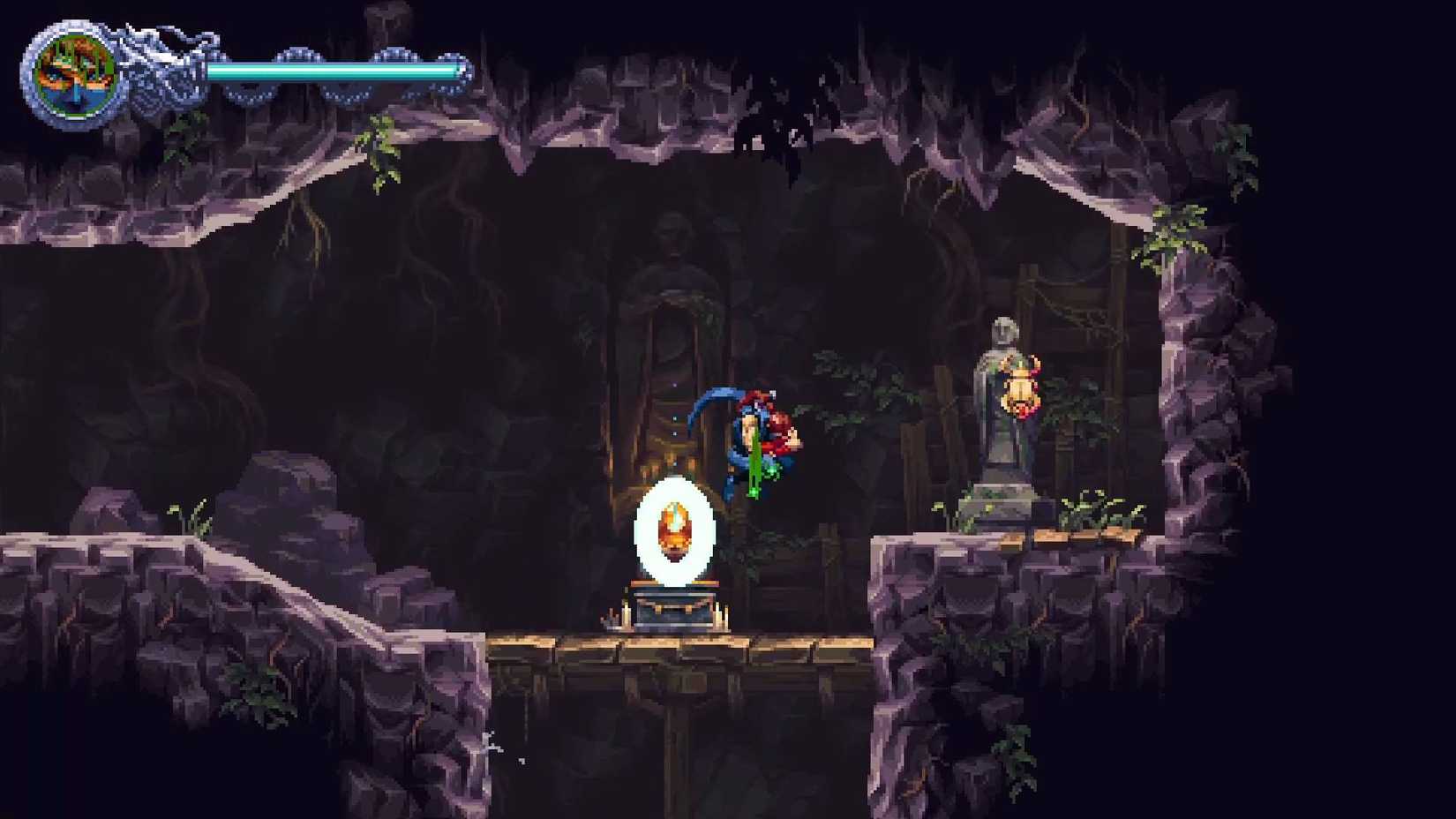Screen dimensions: 1456x819
Task: Select the golden beetle enemy near the statue
Action: click(1019, 388)
